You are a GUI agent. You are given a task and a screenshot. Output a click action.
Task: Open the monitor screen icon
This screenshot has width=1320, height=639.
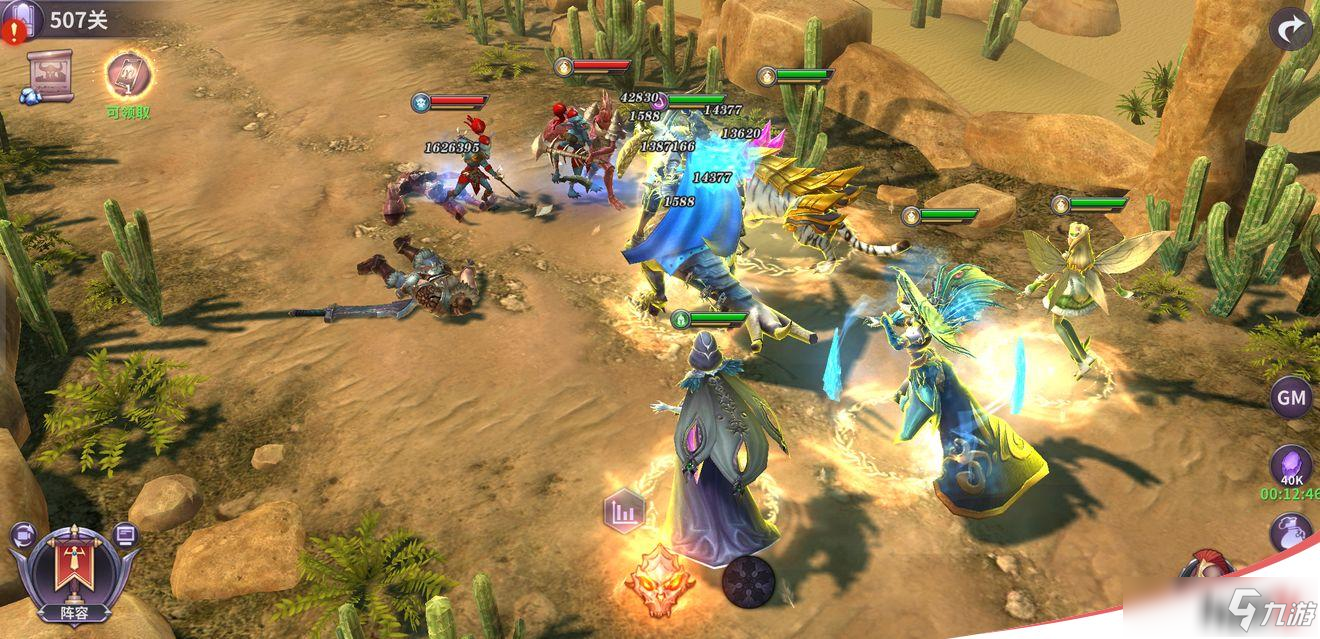pyautogui.click(x=125, y=535)
